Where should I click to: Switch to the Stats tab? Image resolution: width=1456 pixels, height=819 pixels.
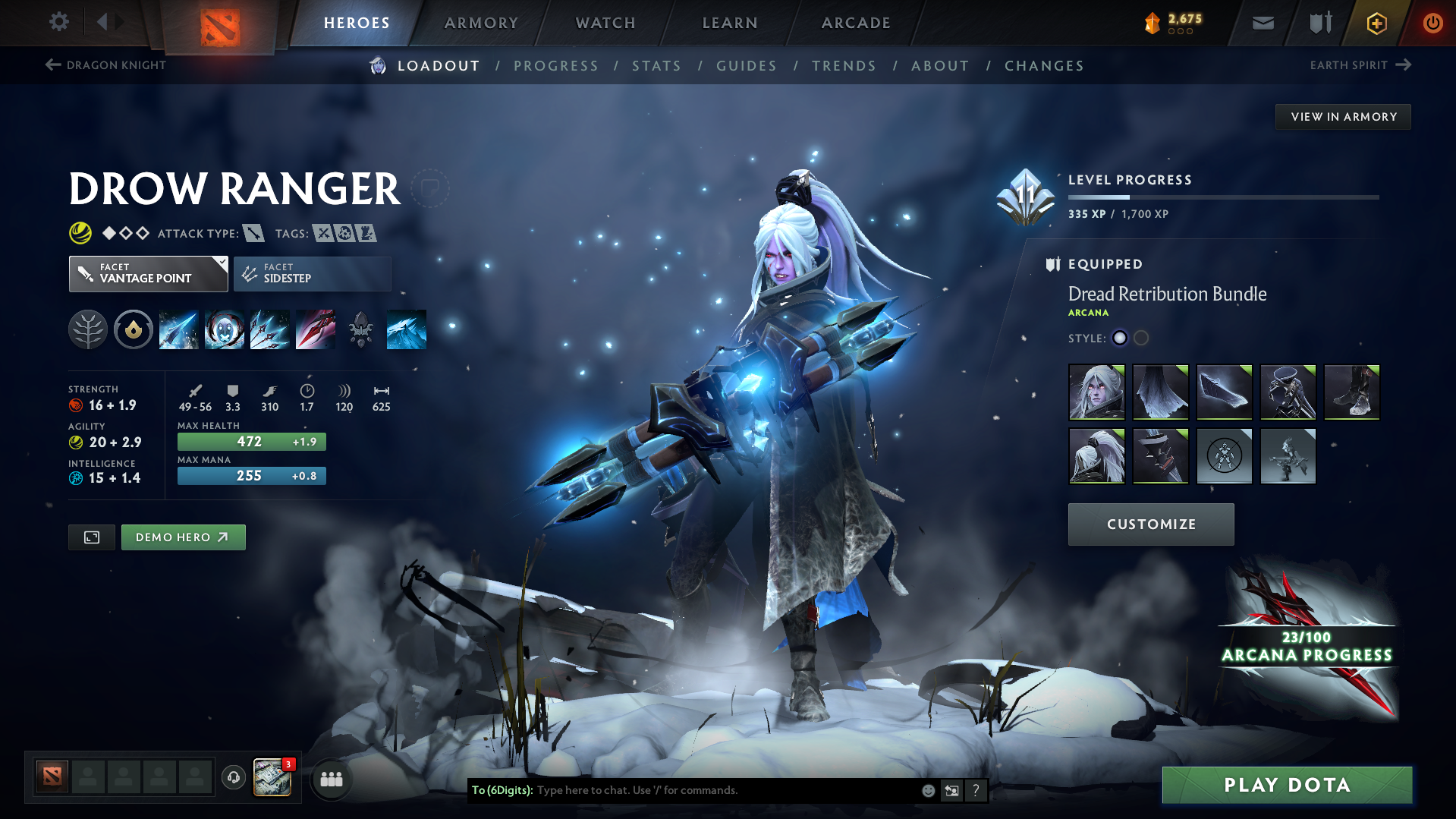coord(656,66)
